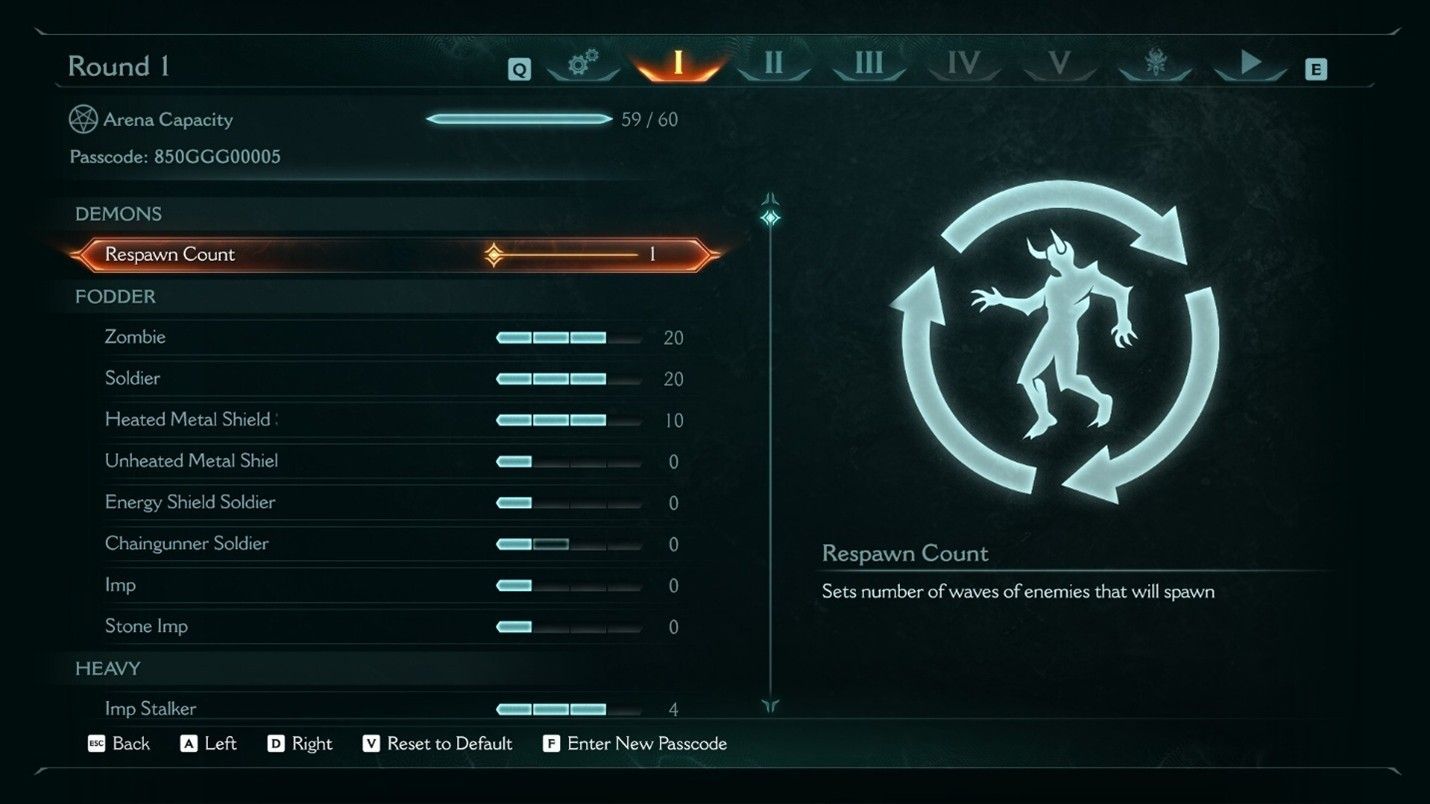Switch to the Round II tab
1430x804 pixels.
[x=772, y=63]
